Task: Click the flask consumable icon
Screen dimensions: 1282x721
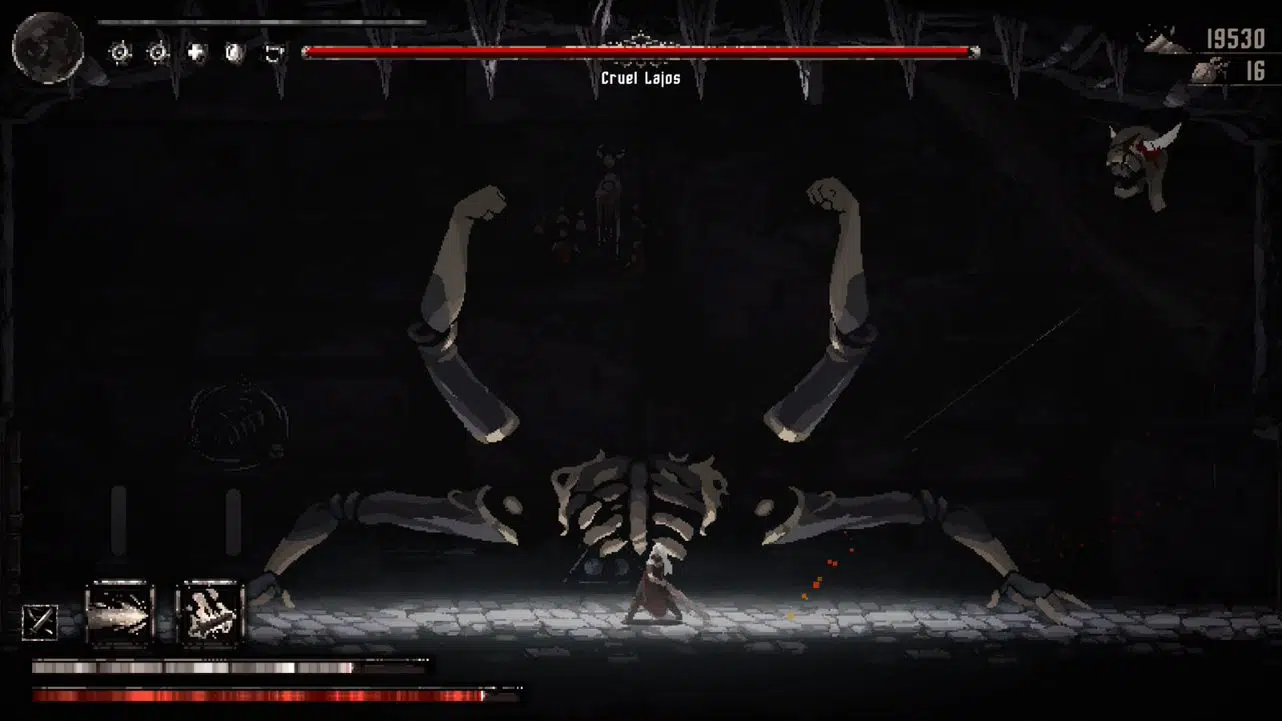Action: pyautogui.click(x=233, y=52)
